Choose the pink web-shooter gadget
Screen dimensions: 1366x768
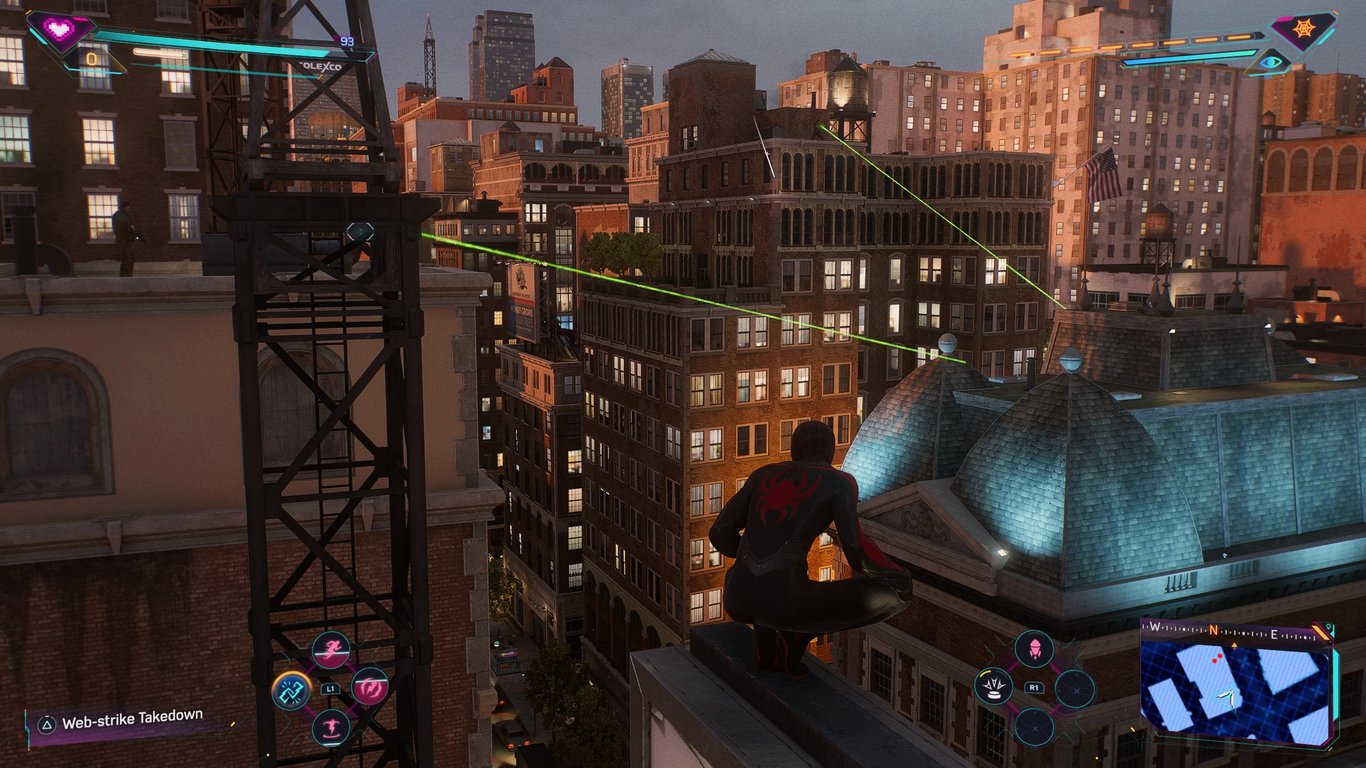[1034, 649]
